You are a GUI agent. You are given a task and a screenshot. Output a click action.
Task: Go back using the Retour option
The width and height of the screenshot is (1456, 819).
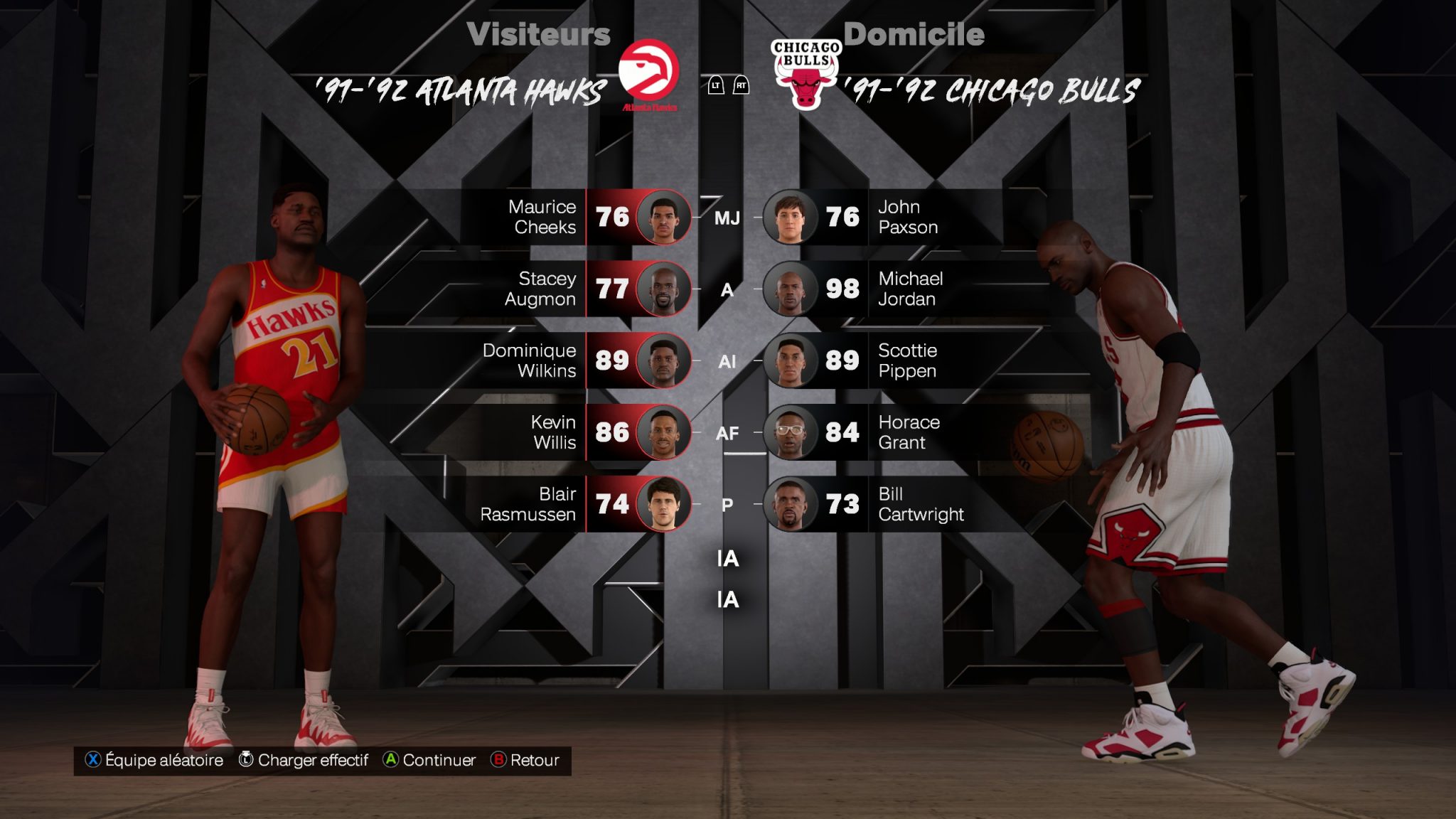(525, 760)
